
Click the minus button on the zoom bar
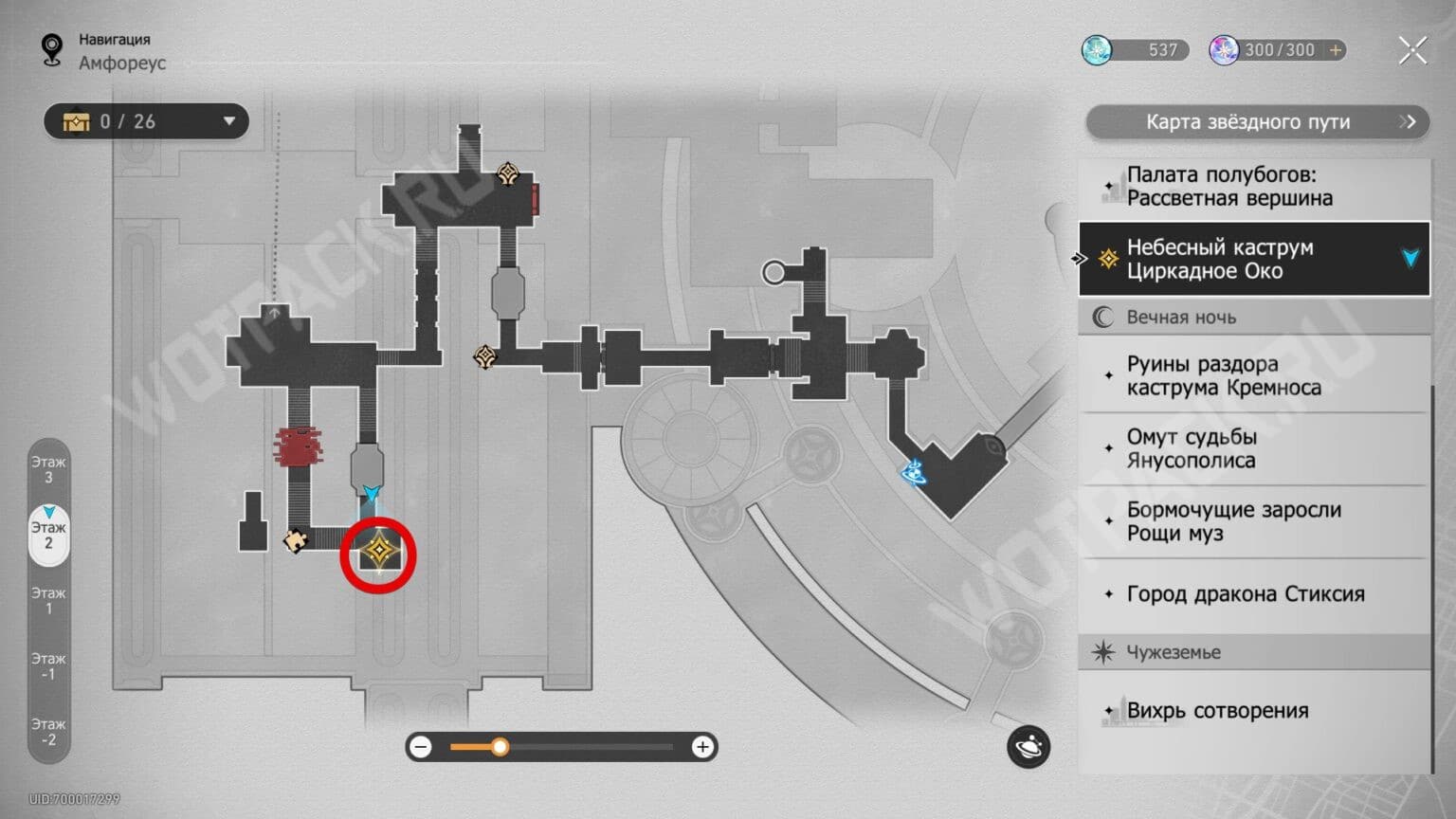(x=421, y=747)
